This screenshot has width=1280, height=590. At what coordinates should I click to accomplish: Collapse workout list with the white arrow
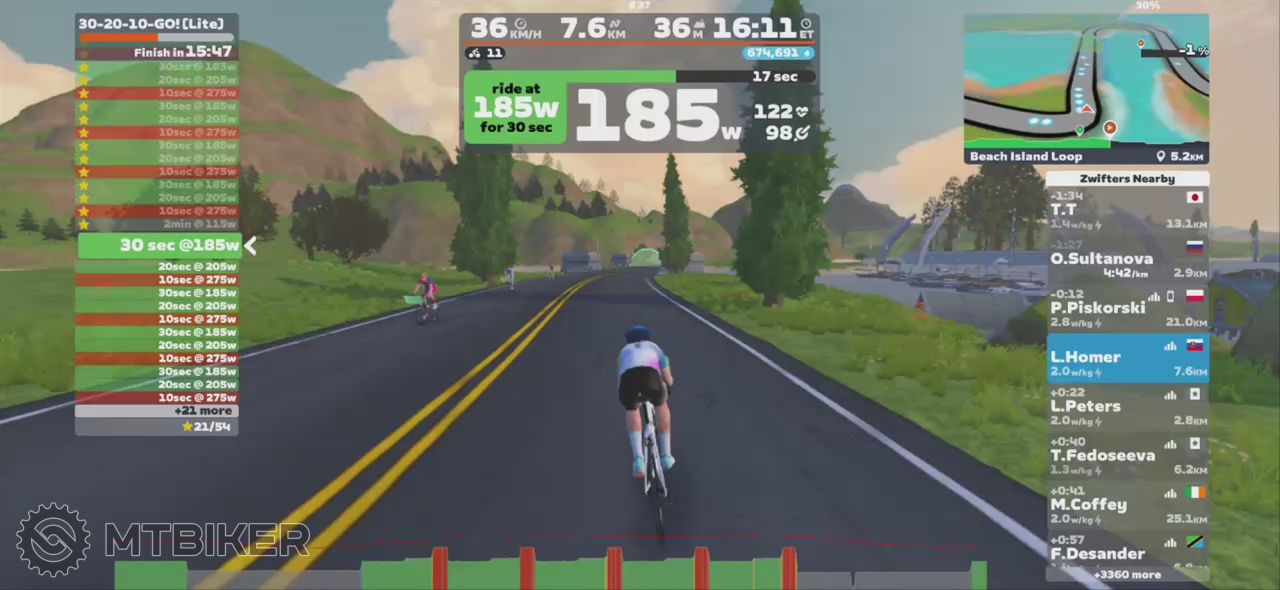tap(251, 246)
